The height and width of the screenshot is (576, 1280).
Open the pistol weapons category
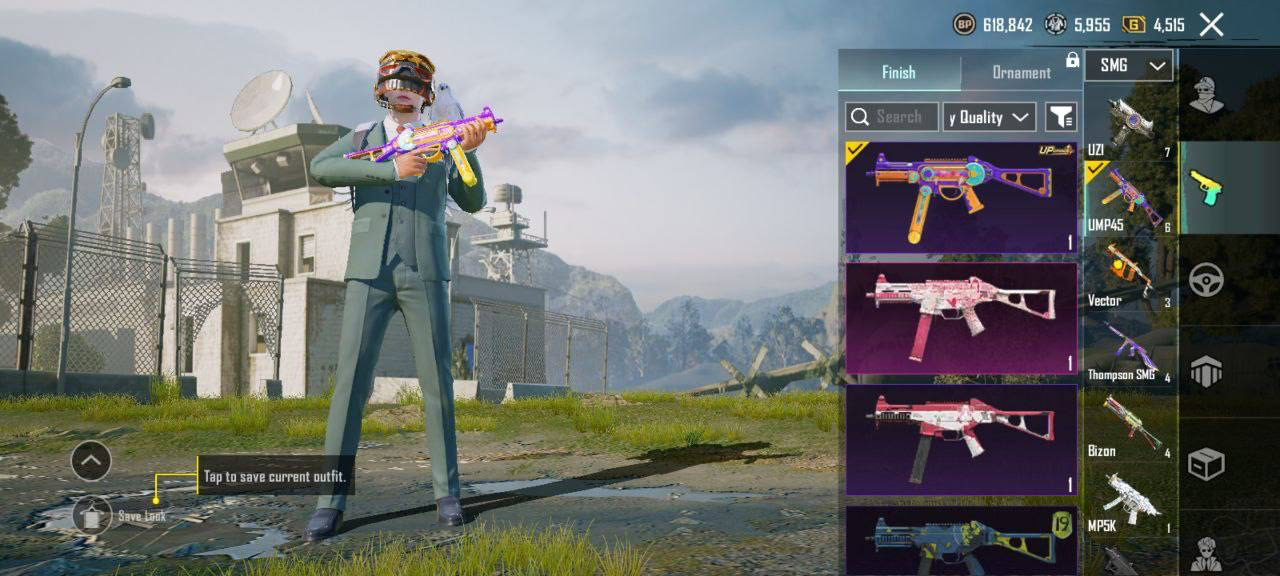(x=1206, y=187)
